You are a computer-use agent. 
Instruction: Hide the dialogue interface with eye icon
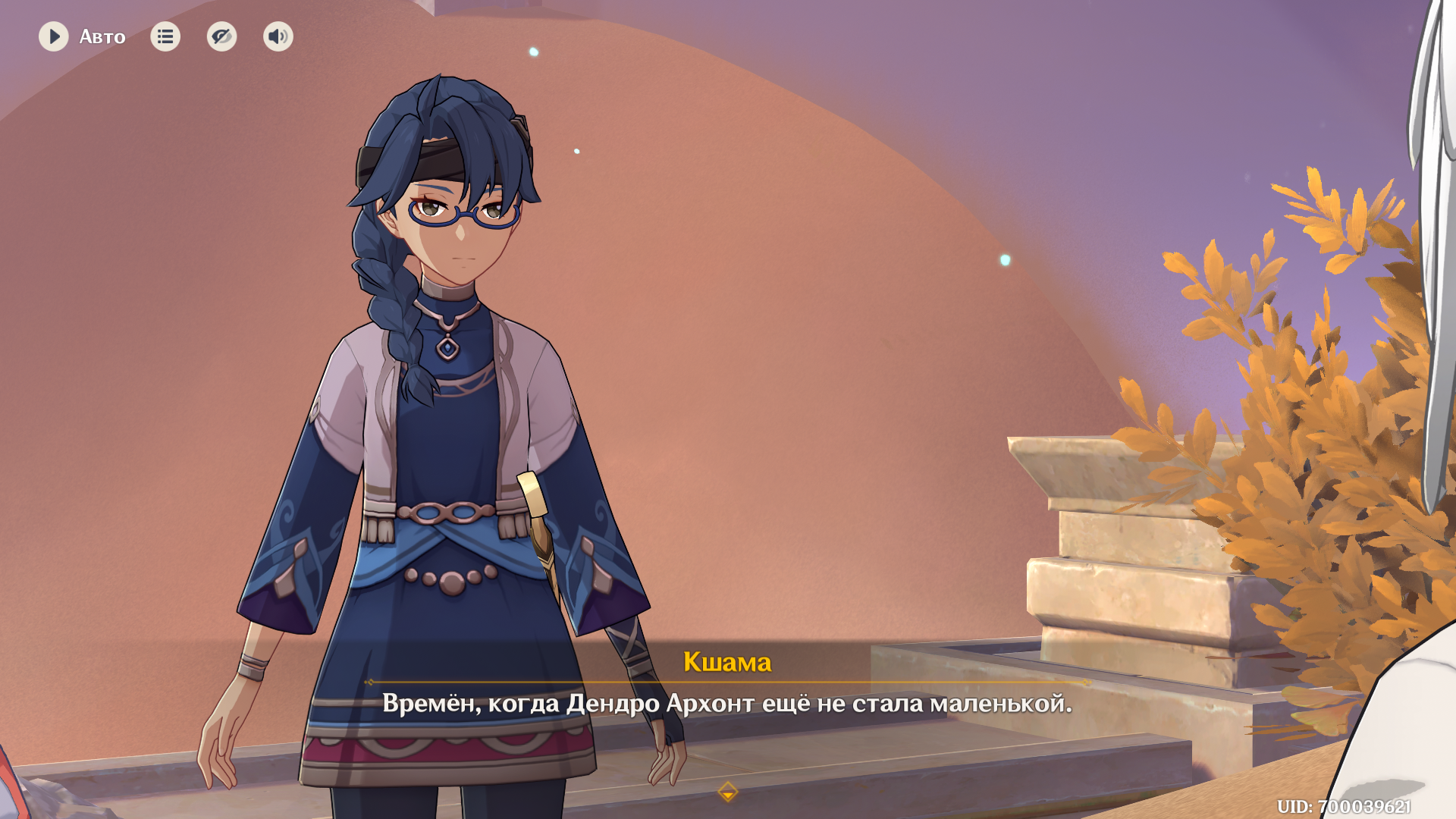click(221, 36)
